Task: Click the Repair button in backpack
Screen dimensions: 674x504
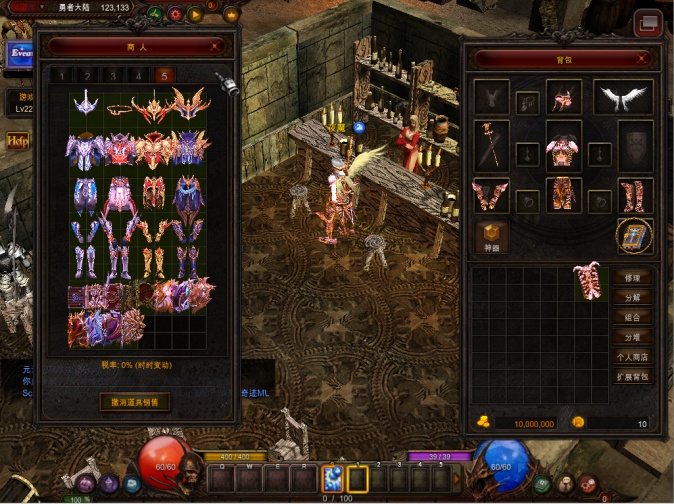Action: coord(632,277)
